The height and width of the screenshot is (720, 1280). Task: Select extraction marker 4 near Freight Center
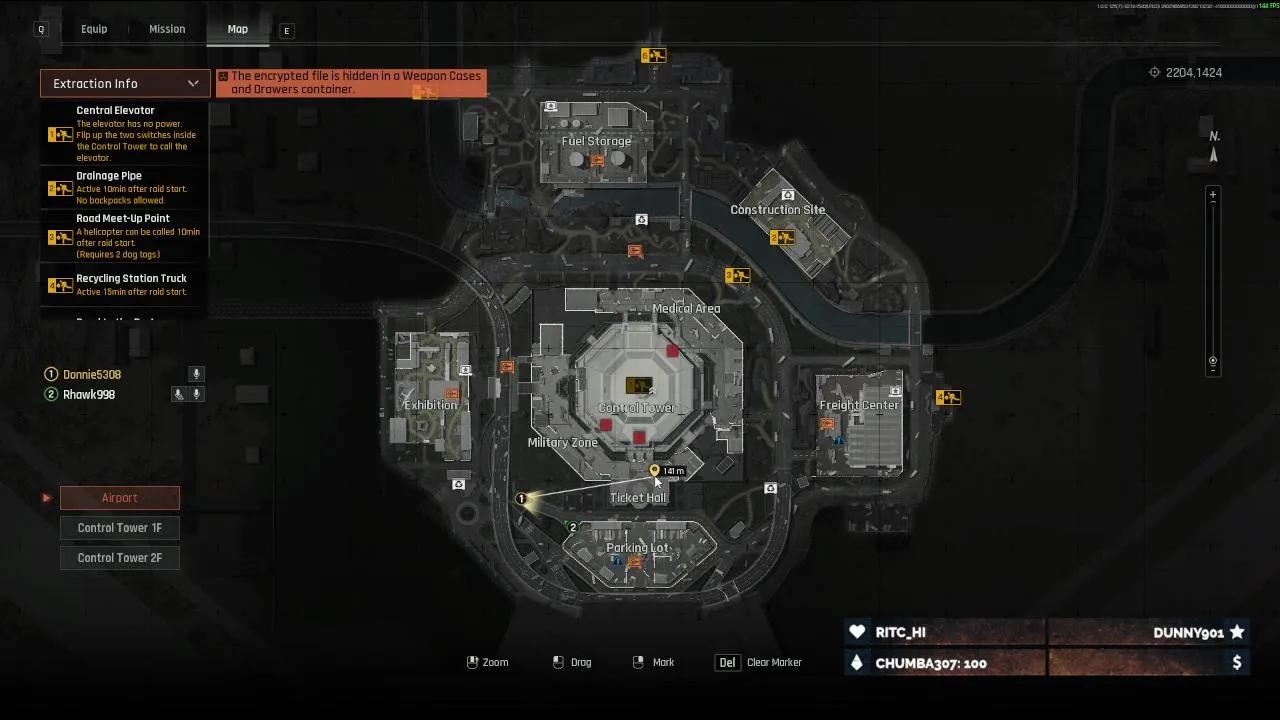947,398
